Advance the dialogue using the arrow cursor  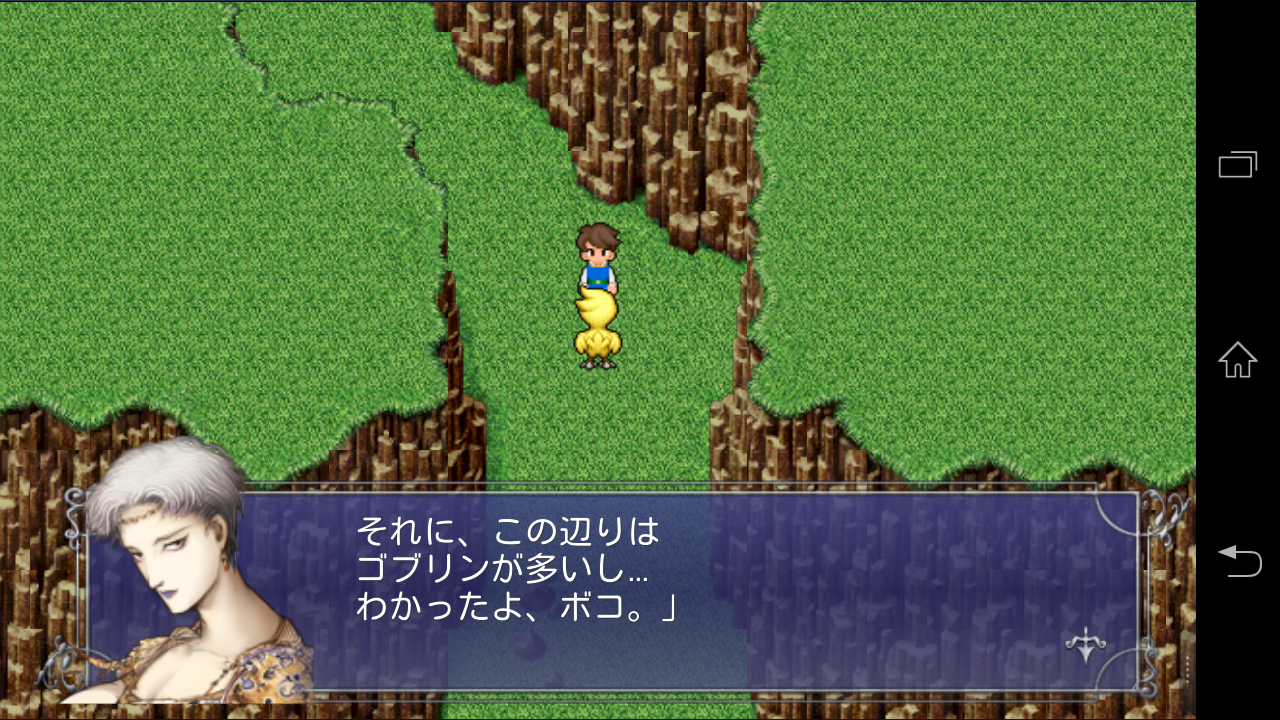coord(1085,645)
